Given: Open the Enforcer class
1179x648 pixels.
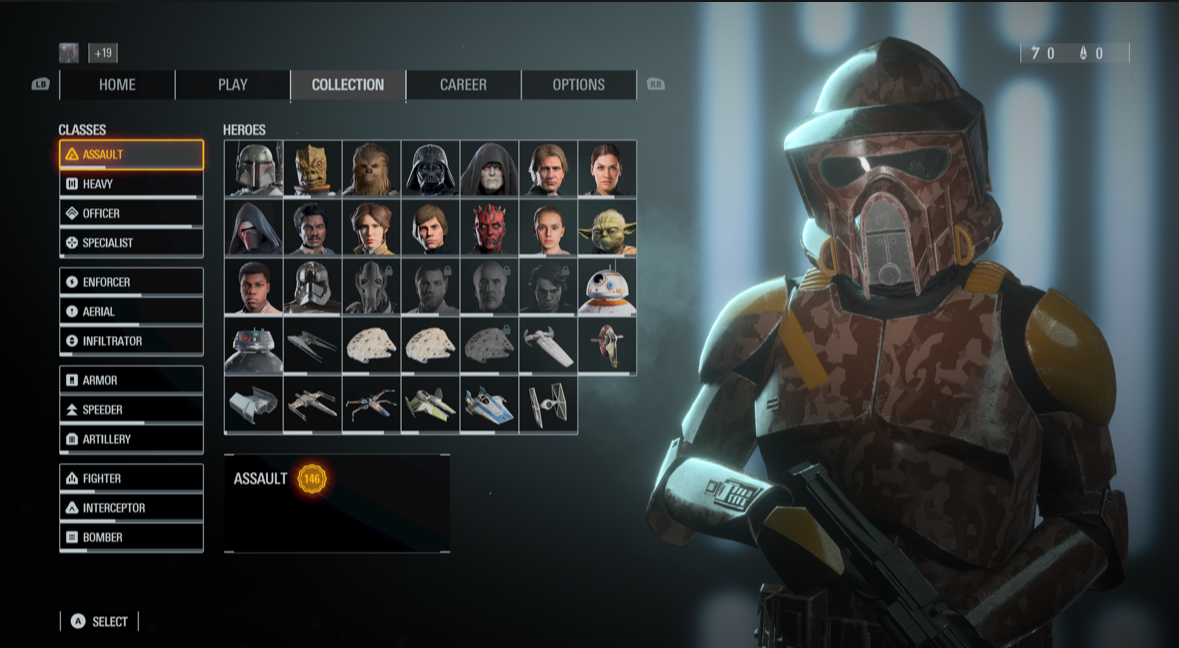Looking at the screenshot, I should (x=131, y=282).
